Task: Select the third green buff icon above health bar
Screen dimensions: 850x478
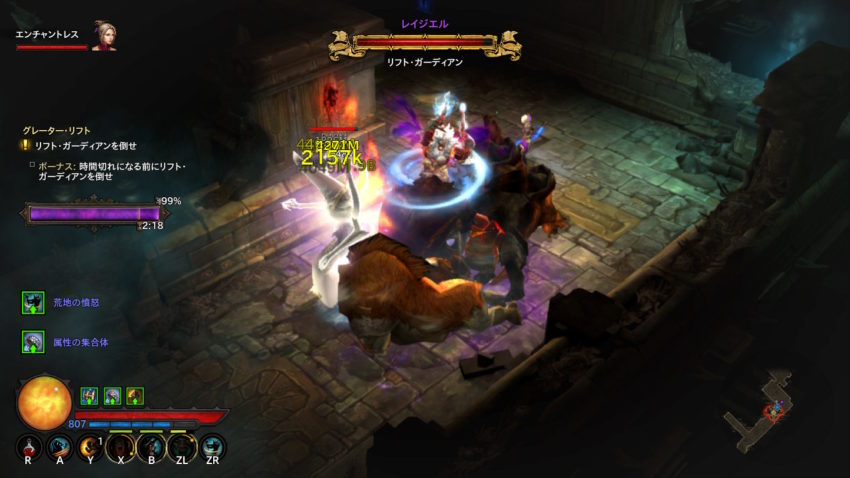Action: tap(135, 396)
